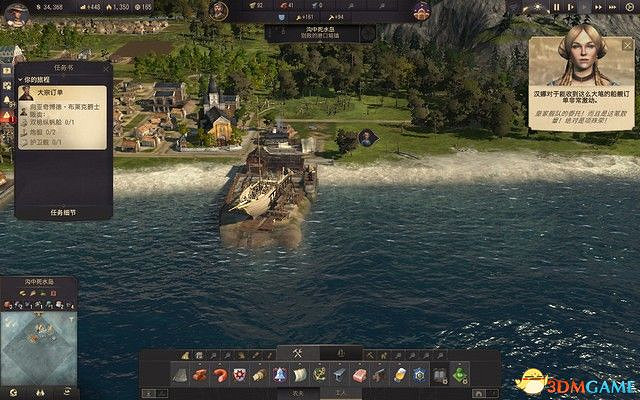Choose the red gear emblem building icon
Image resolution: width=640 pixels, height=400 pixels.
click(x=240, y=374)
